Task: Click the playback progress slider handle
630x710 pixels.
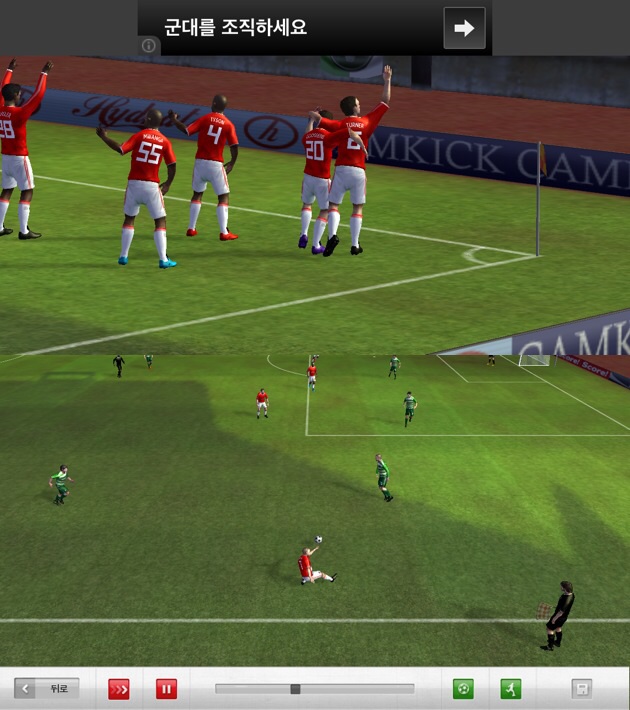Action: tap(295, 689)
